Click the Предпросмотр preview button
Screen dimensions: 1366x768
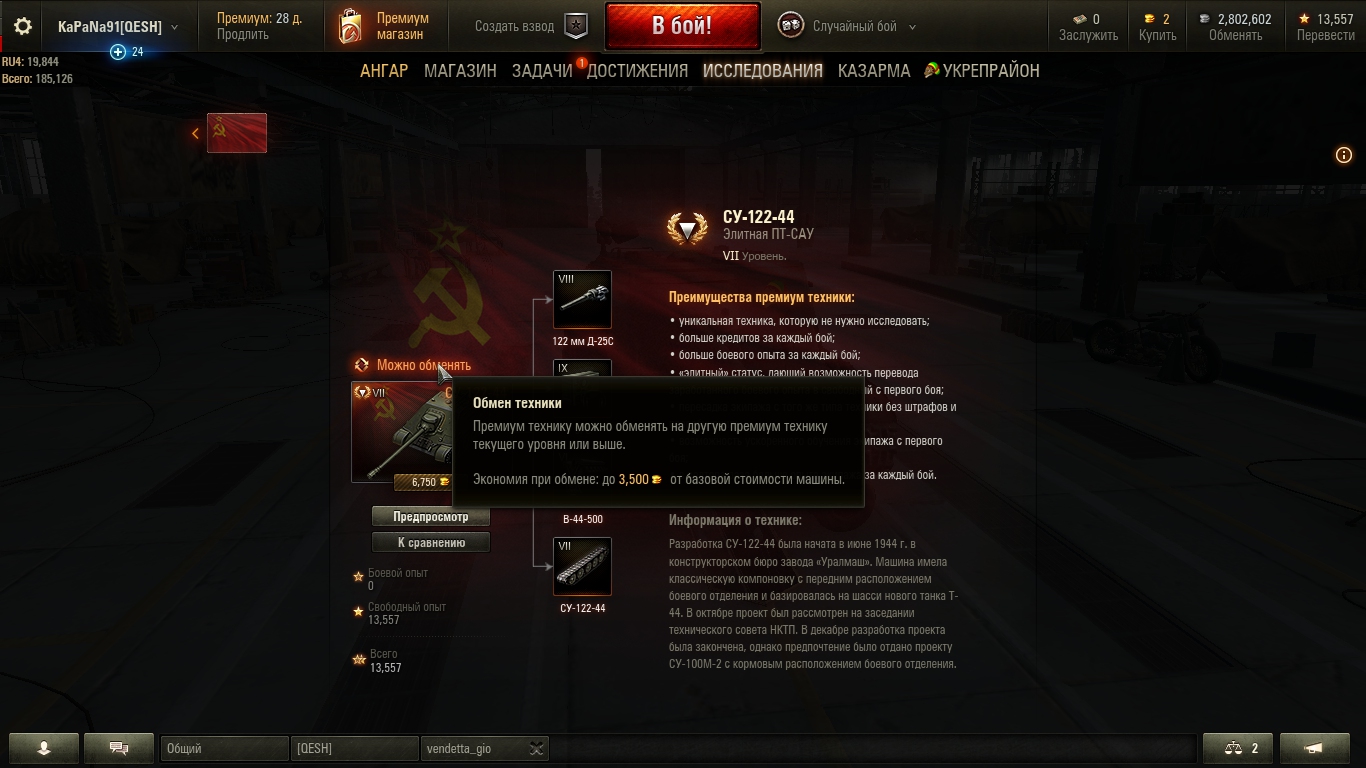[430, 517]
